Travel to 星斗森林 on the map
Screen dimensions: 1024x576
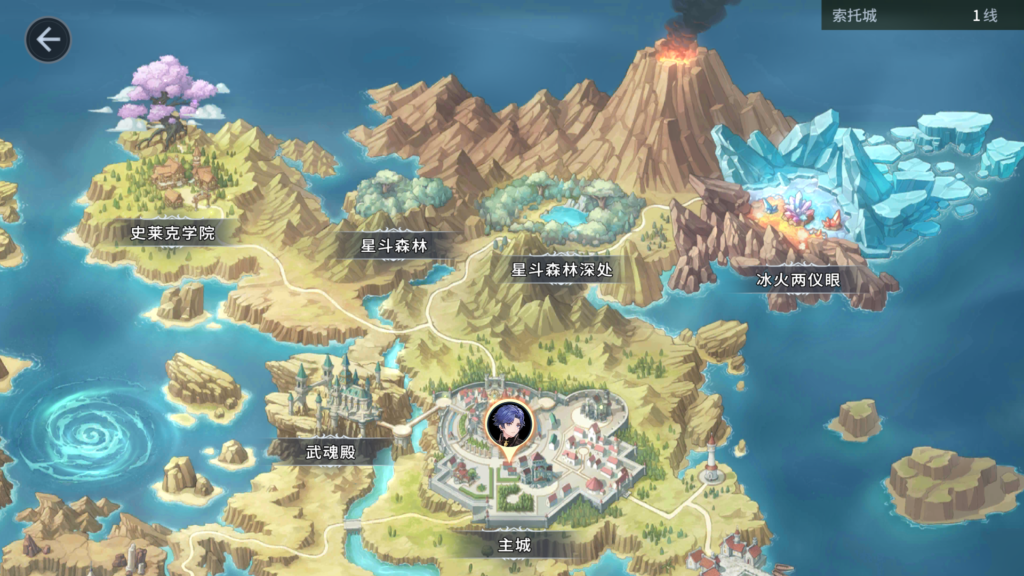pos(400,245)
